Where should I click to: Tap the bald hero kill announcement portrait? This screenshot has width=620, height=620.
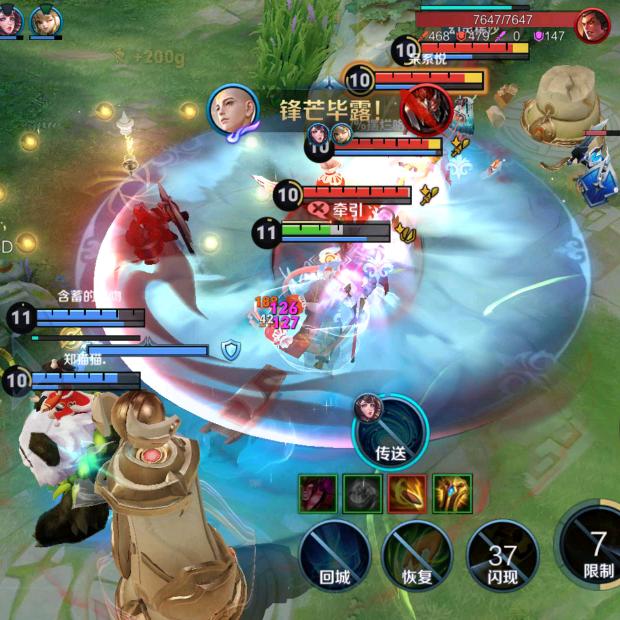pyautogui.click(x=234, y=110)
